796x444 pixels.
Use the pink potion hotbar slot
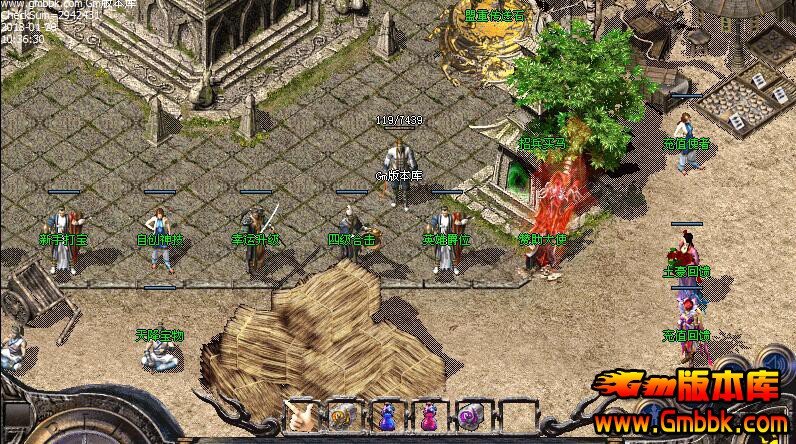tap(428, 415)
